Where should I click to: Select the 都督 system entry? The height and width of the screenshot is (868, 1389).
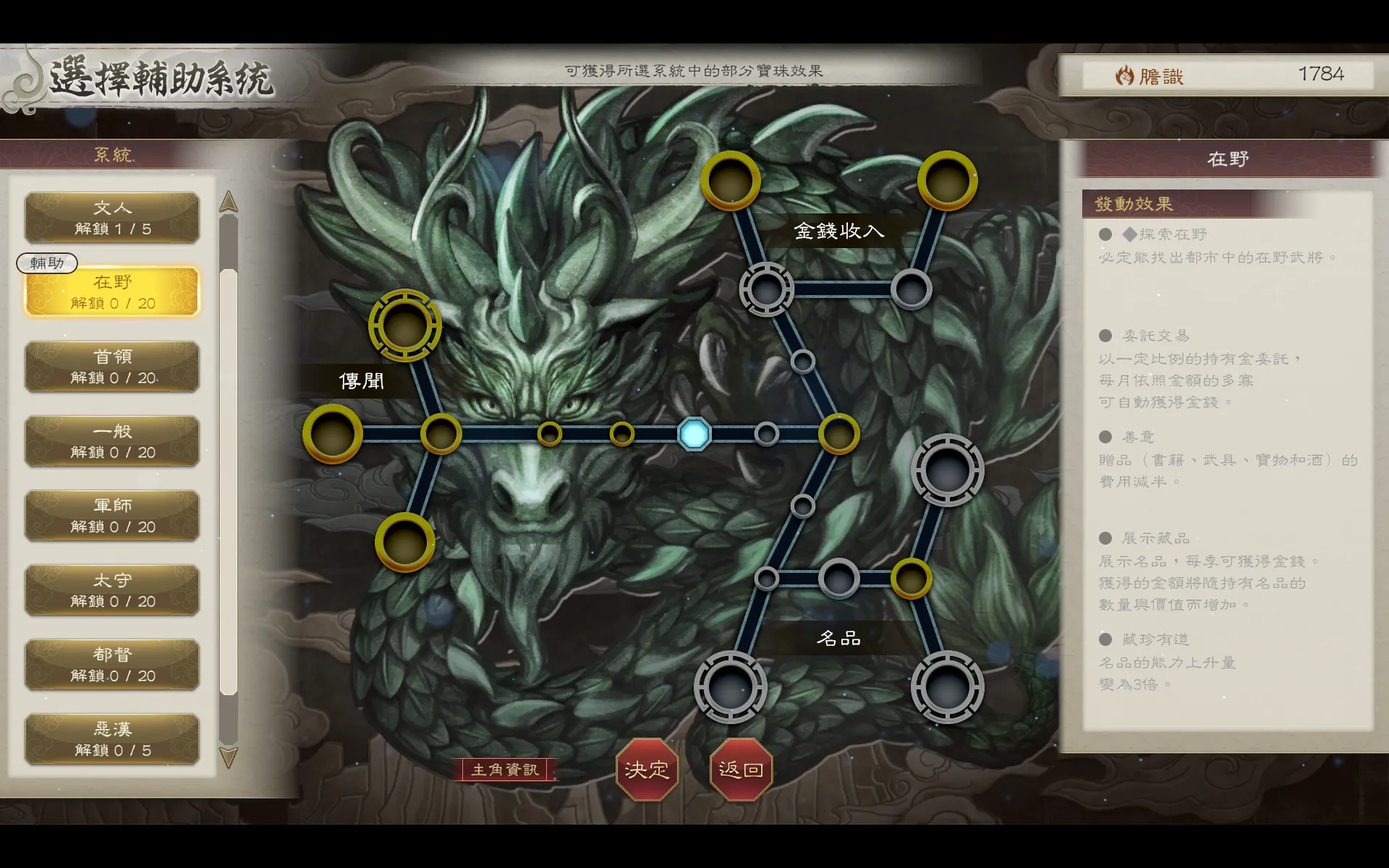[x=112, y=665]
